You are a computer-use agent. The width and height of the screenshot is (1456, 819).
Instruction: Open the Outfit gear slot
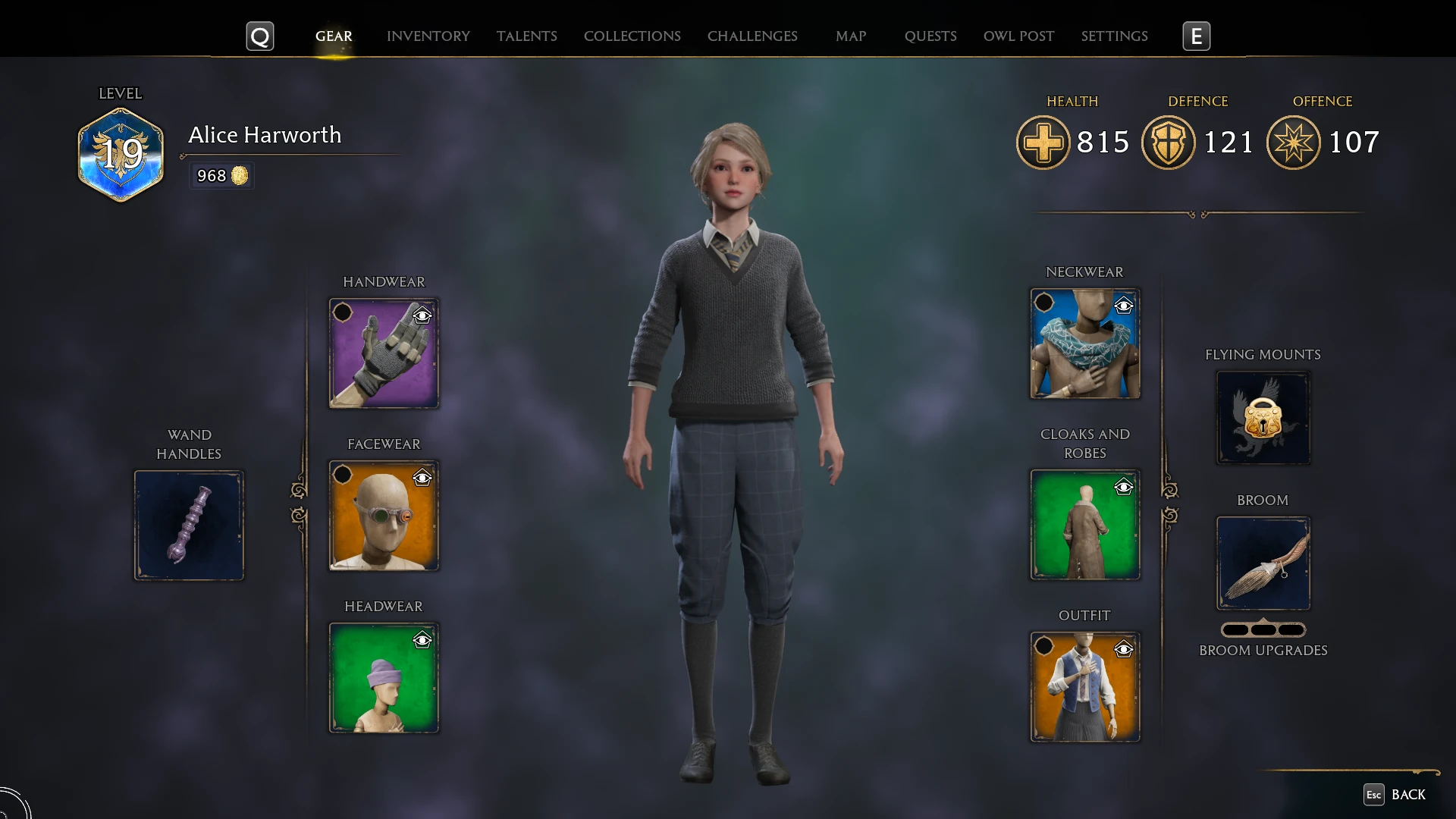1084,687
